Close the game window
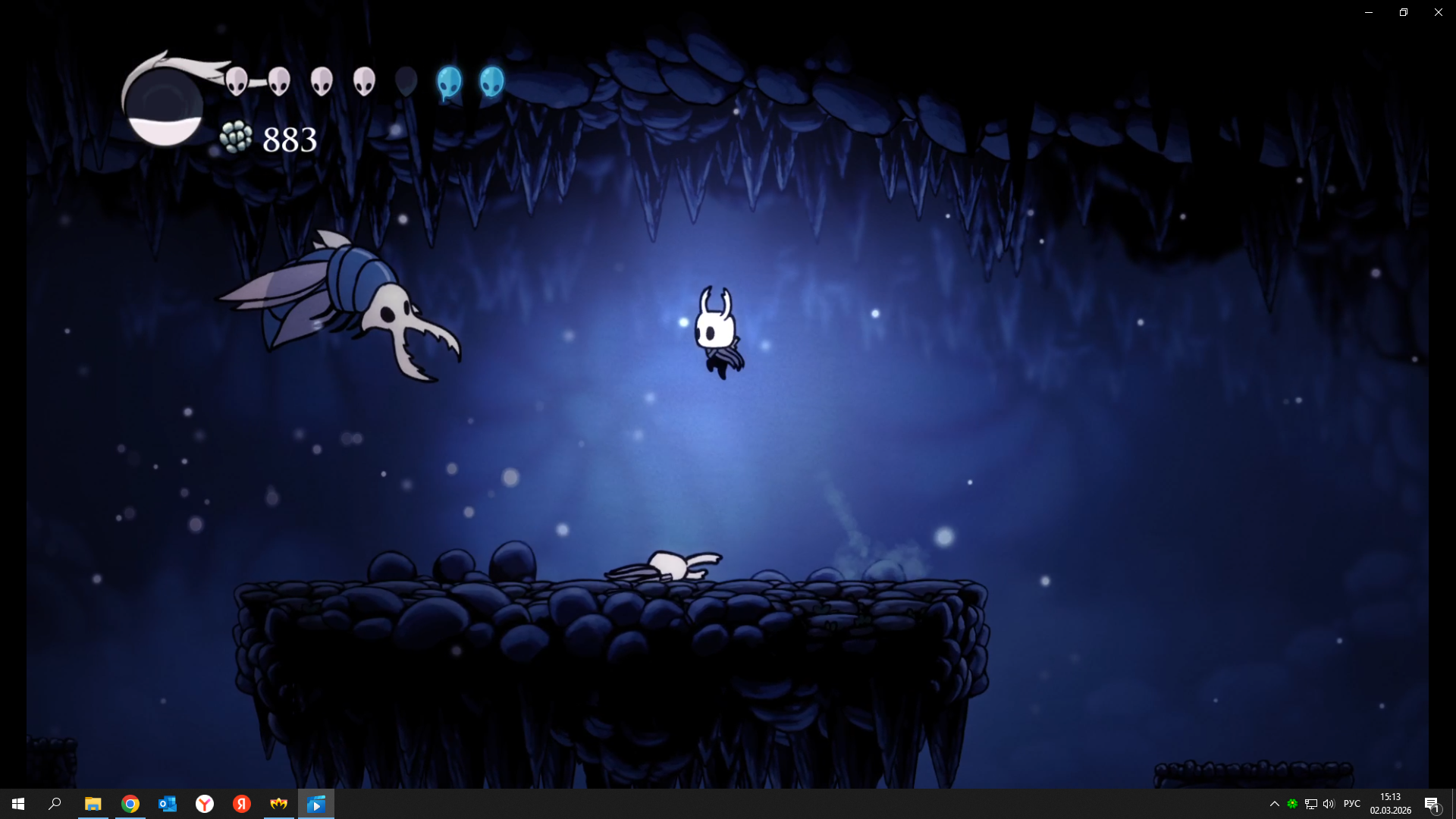1456x819 pixels. pos(1438,12)
